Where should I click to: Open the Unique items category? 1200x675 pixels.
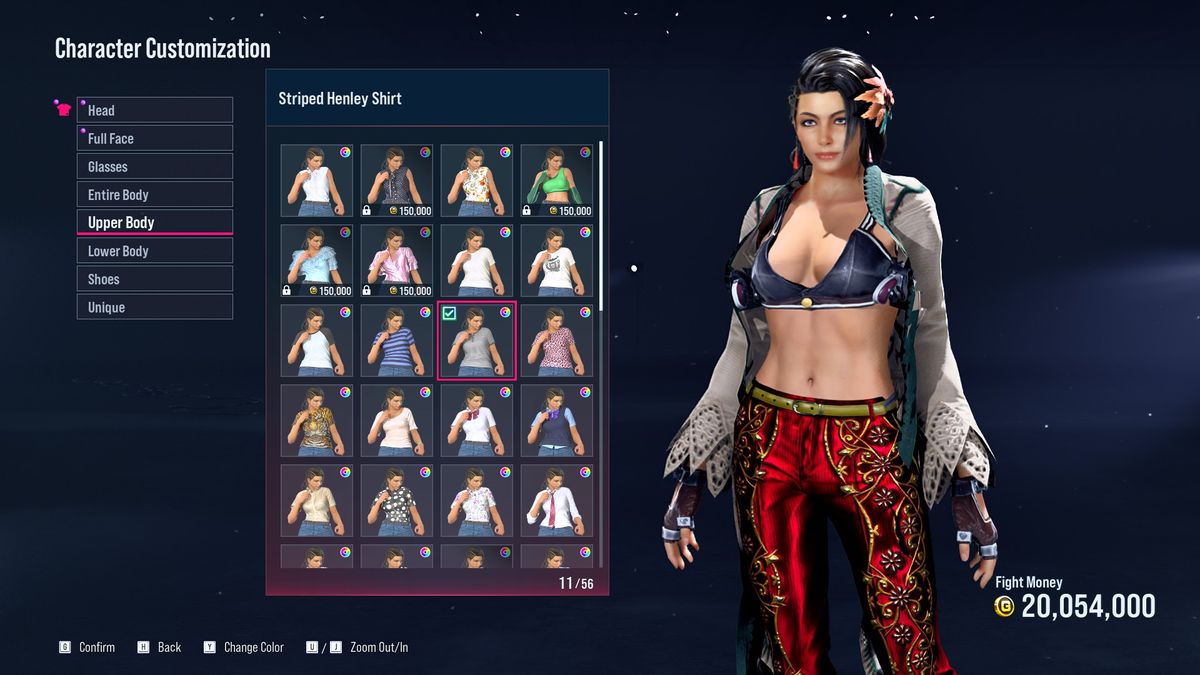pyautogui.click(x=155, y=307)
